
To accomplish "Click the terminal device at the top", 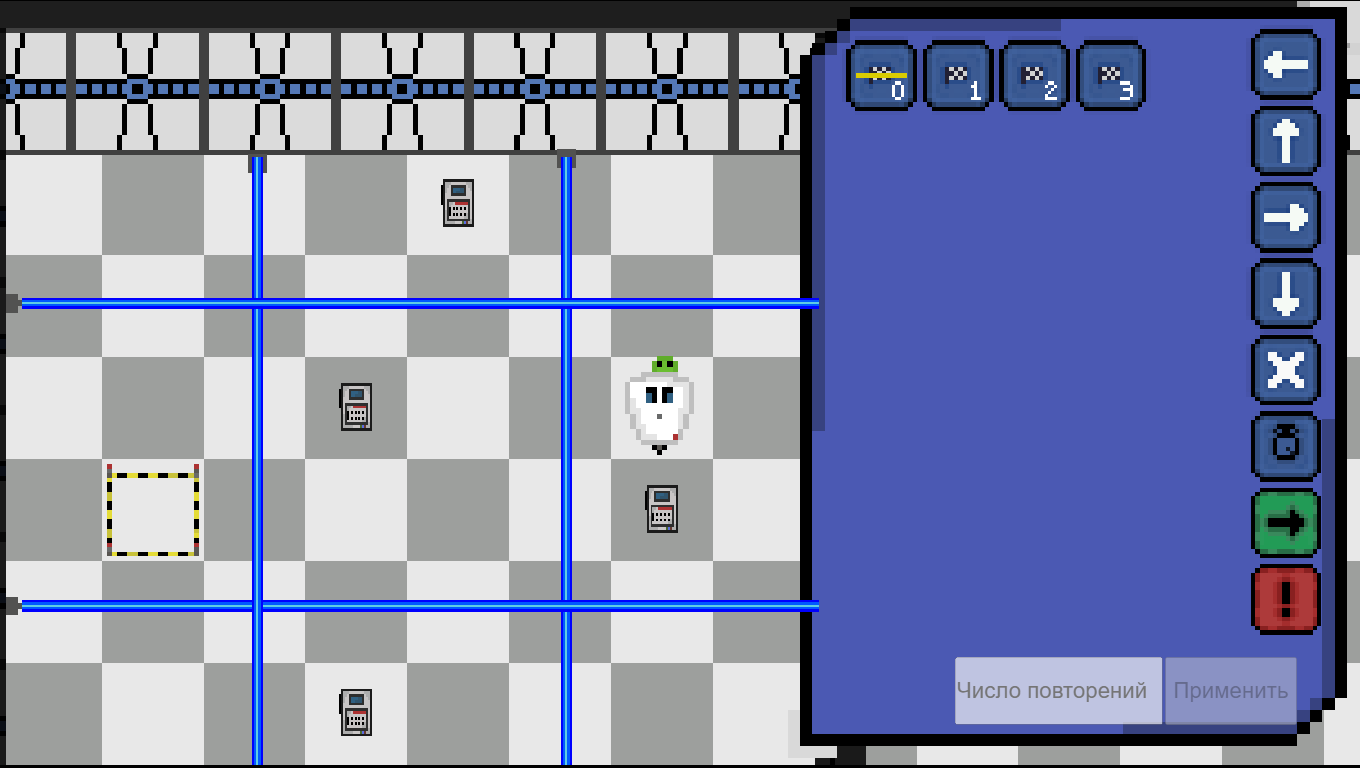I will (459, 203).
